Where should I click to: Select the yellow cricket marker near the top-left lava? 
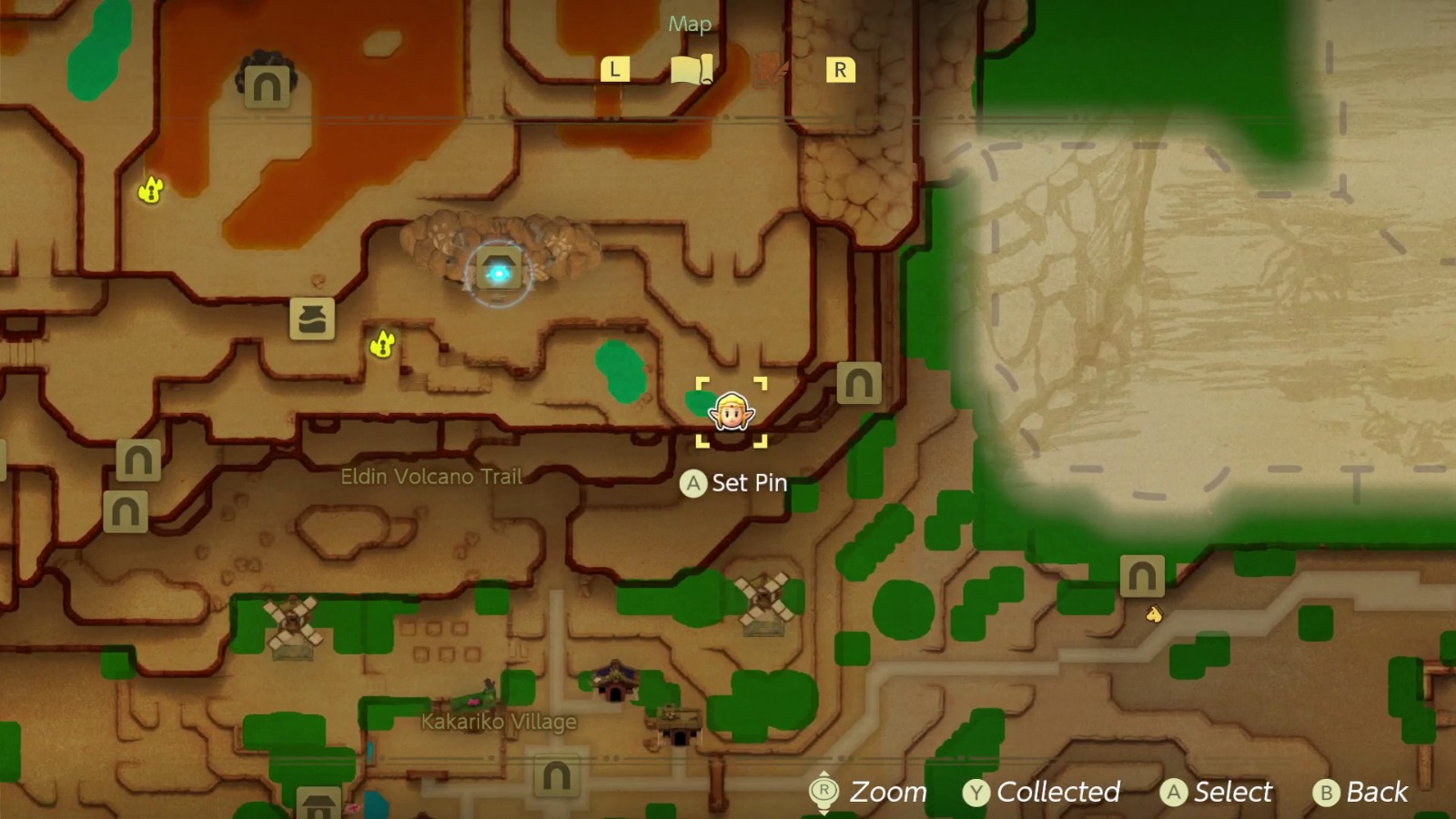click(x=148, y=191)
